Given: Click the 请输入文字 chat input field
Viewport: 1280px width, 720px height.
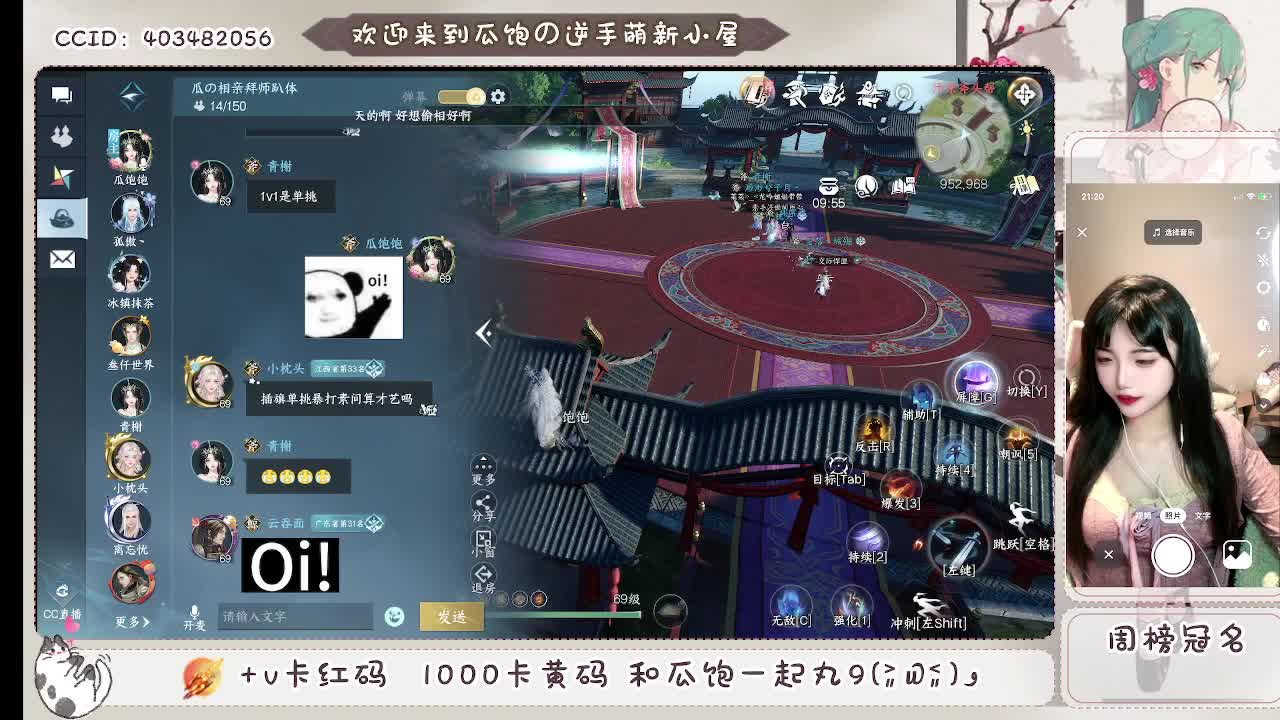Looking at the screenshot, I should [295, 616].
